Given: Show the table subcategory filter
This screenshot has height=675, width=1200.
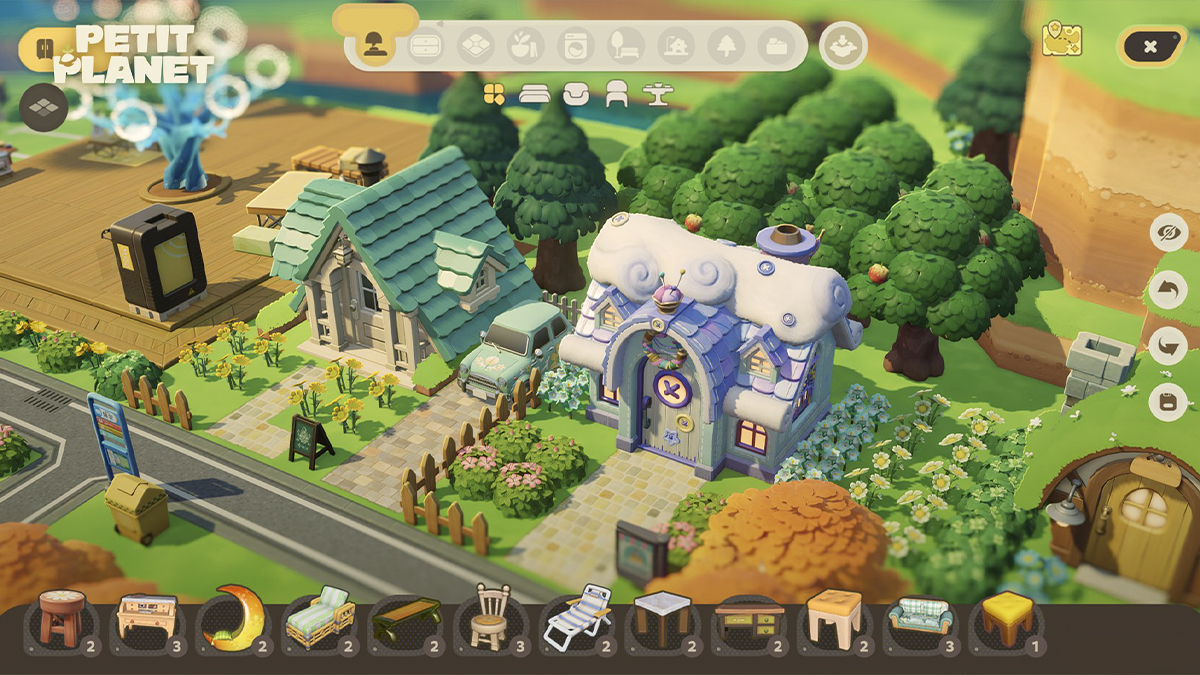Looking at the screenshot, I should [x=658, y=94].
